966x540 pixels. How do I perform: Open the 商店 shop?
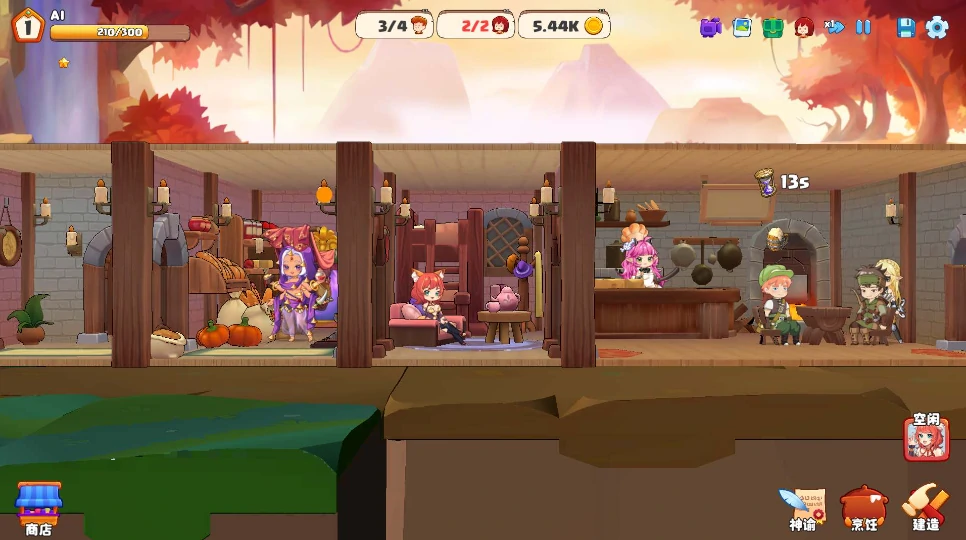point(39,505)
